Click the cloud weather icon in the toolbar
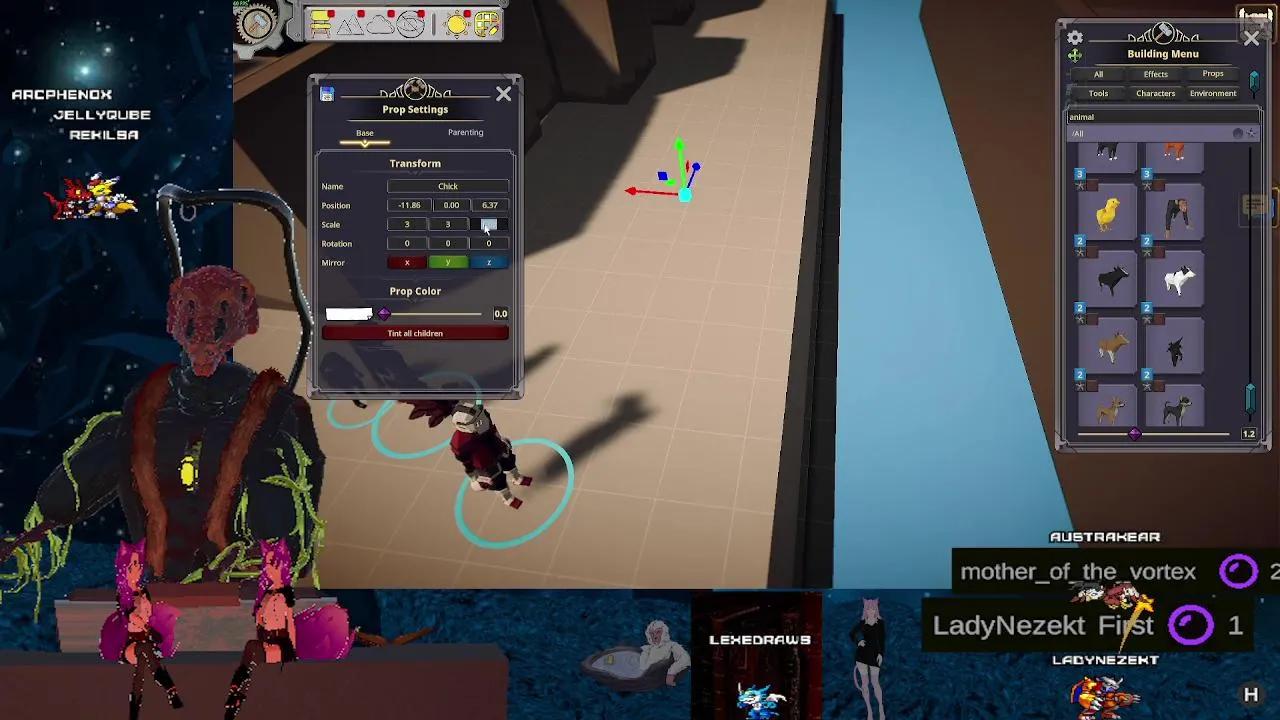The width and height of the screenshot is (1280, 720). [x=381, y=23]
